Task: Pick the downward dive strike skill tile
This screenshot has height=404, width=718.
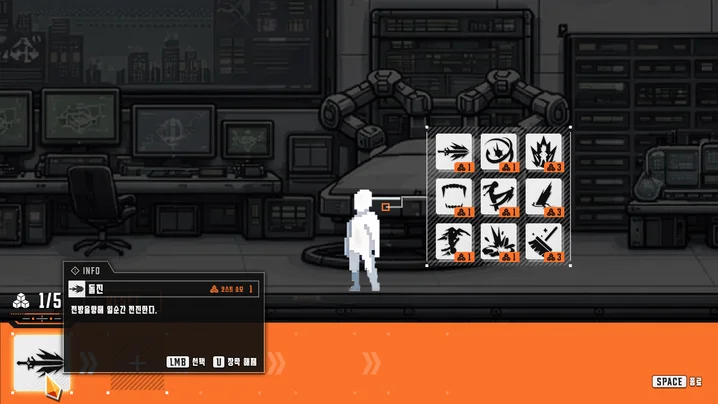Action: 454,242
